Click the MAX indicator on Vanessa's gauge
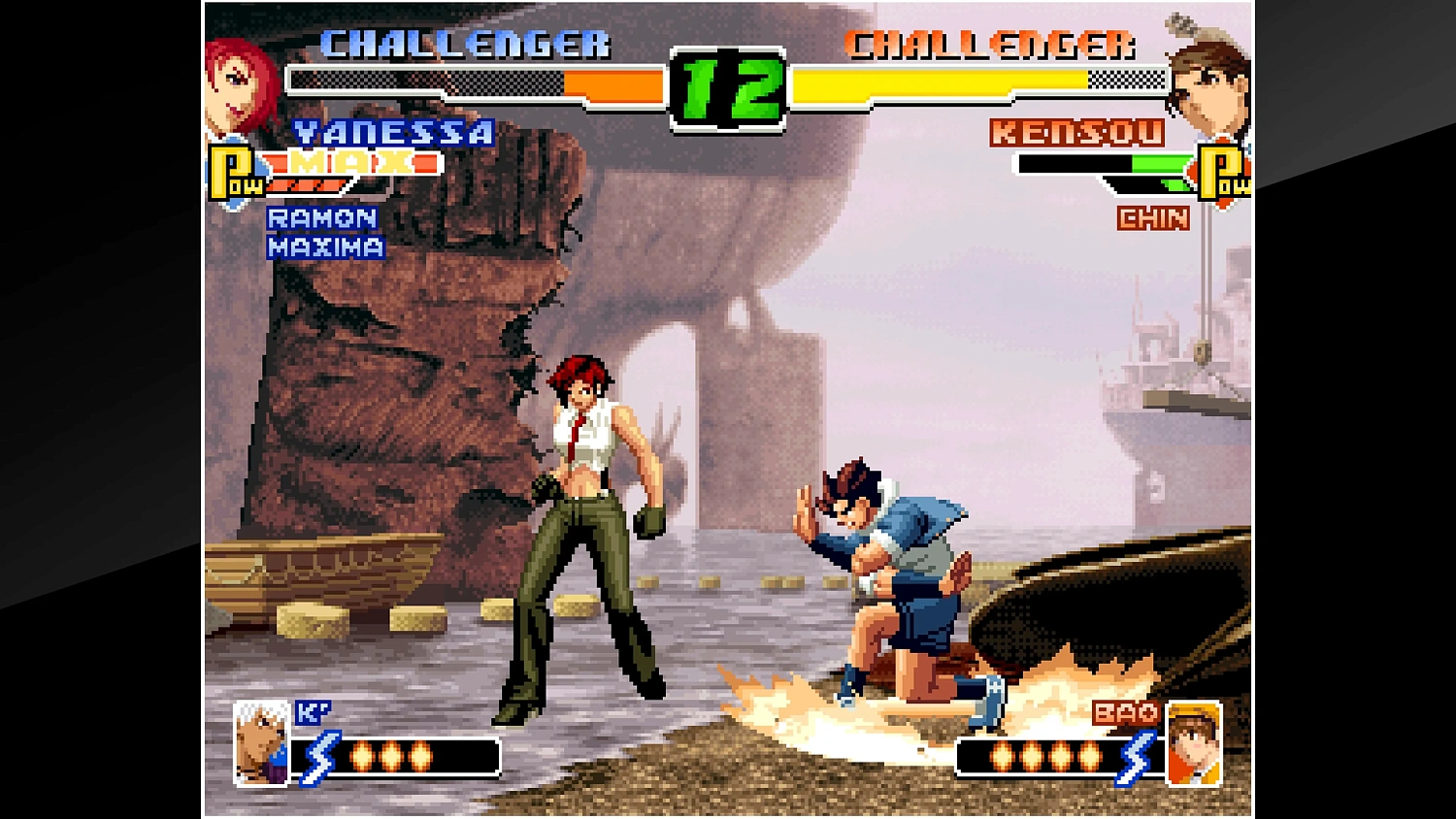This screenshot has width=1456, height=819. [x=349, y=164]
